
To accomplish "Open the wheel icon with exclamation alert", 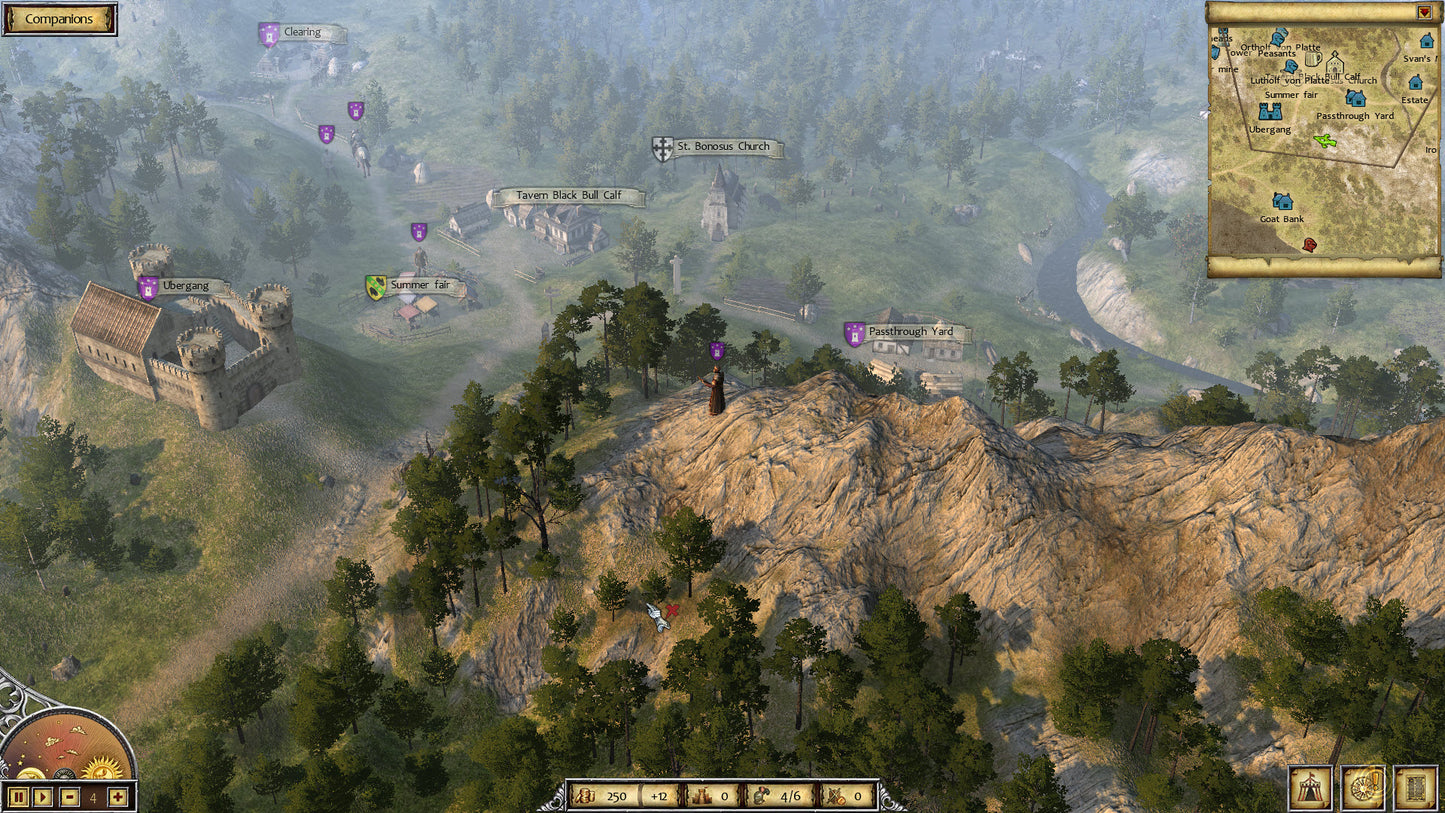I will (1362, 787).
